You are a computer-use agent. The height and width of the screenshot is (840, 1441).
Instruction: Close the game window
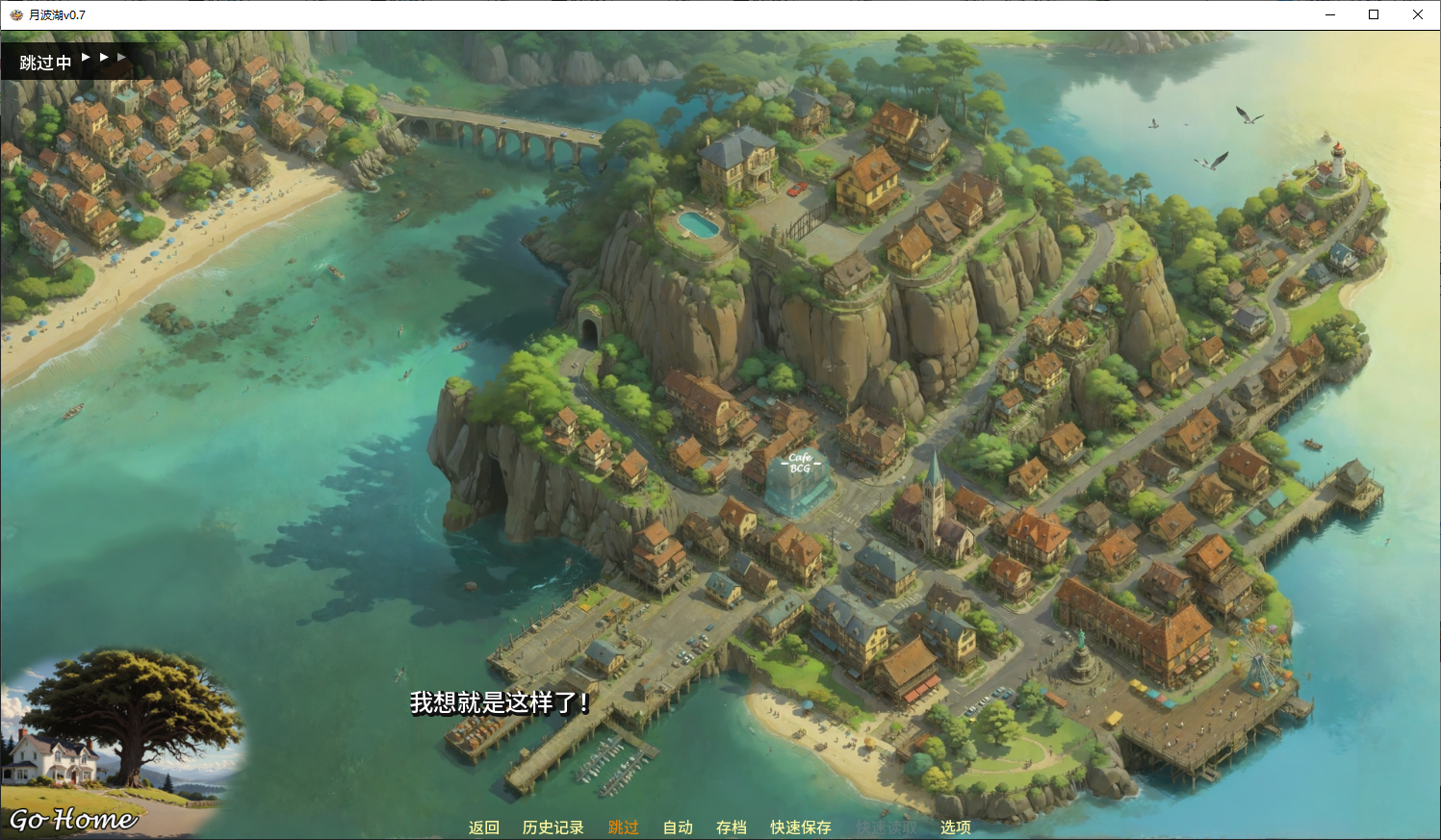[1417, 14]
